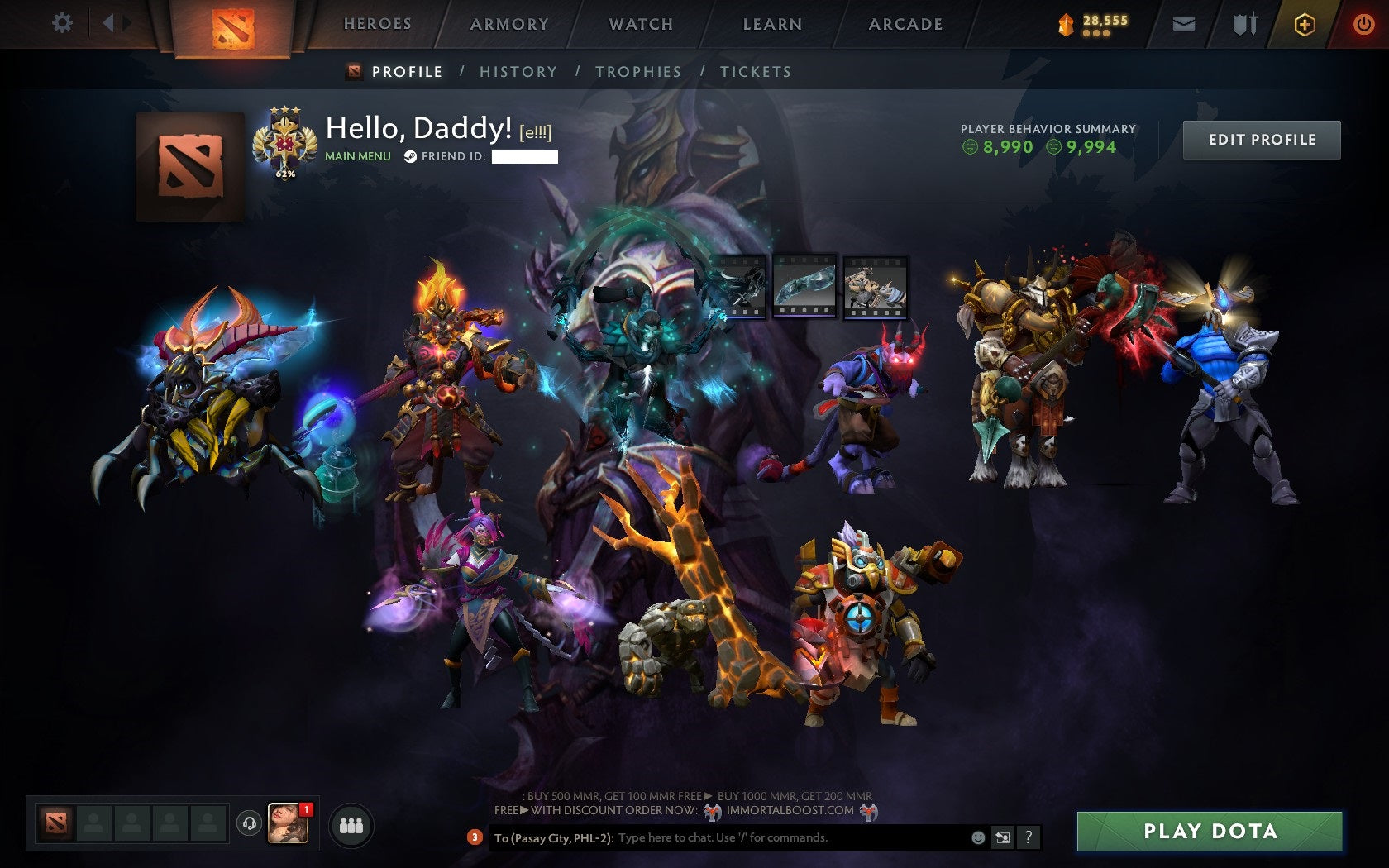Switch to the History tab

click(517, 72)
